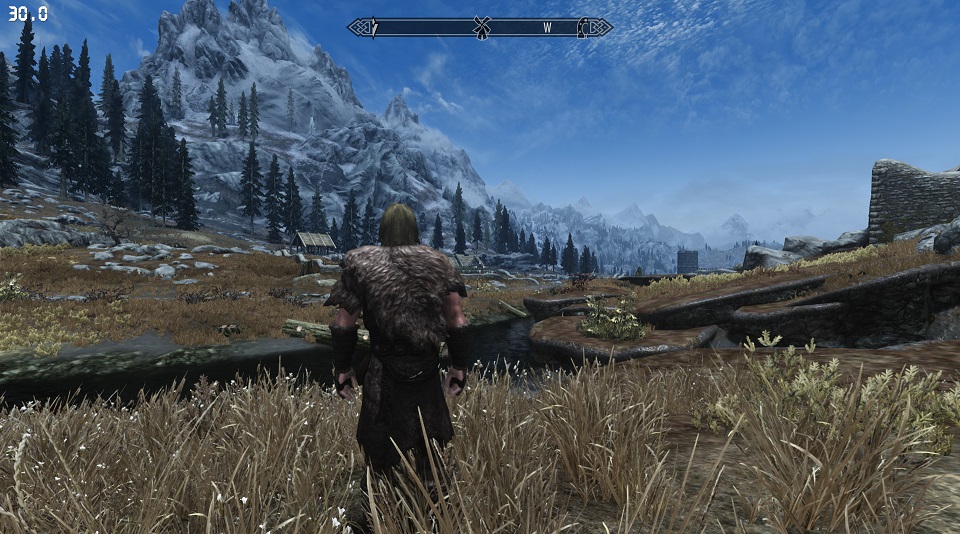
Task: Click the windmill farm marker on the compass
Action: pyautogui.click(x=482, y=28)
